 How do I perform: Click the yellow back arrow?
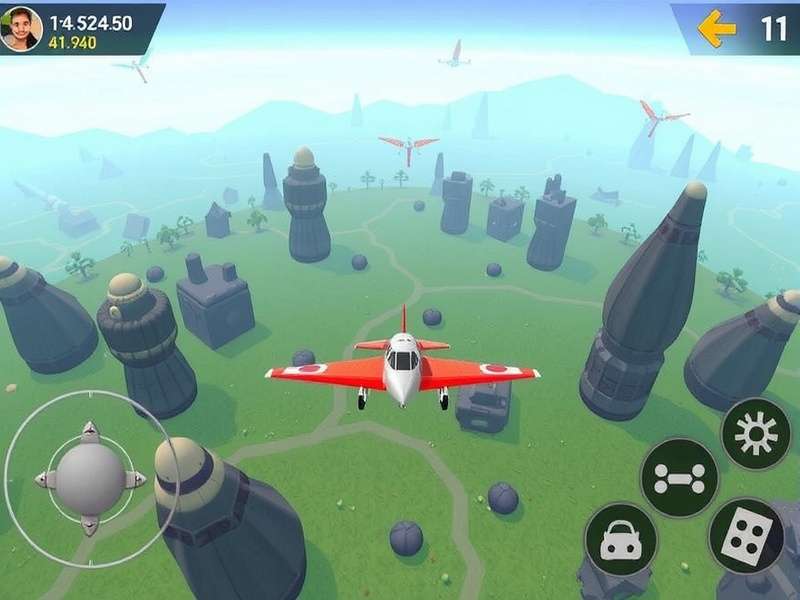(716, 28)
